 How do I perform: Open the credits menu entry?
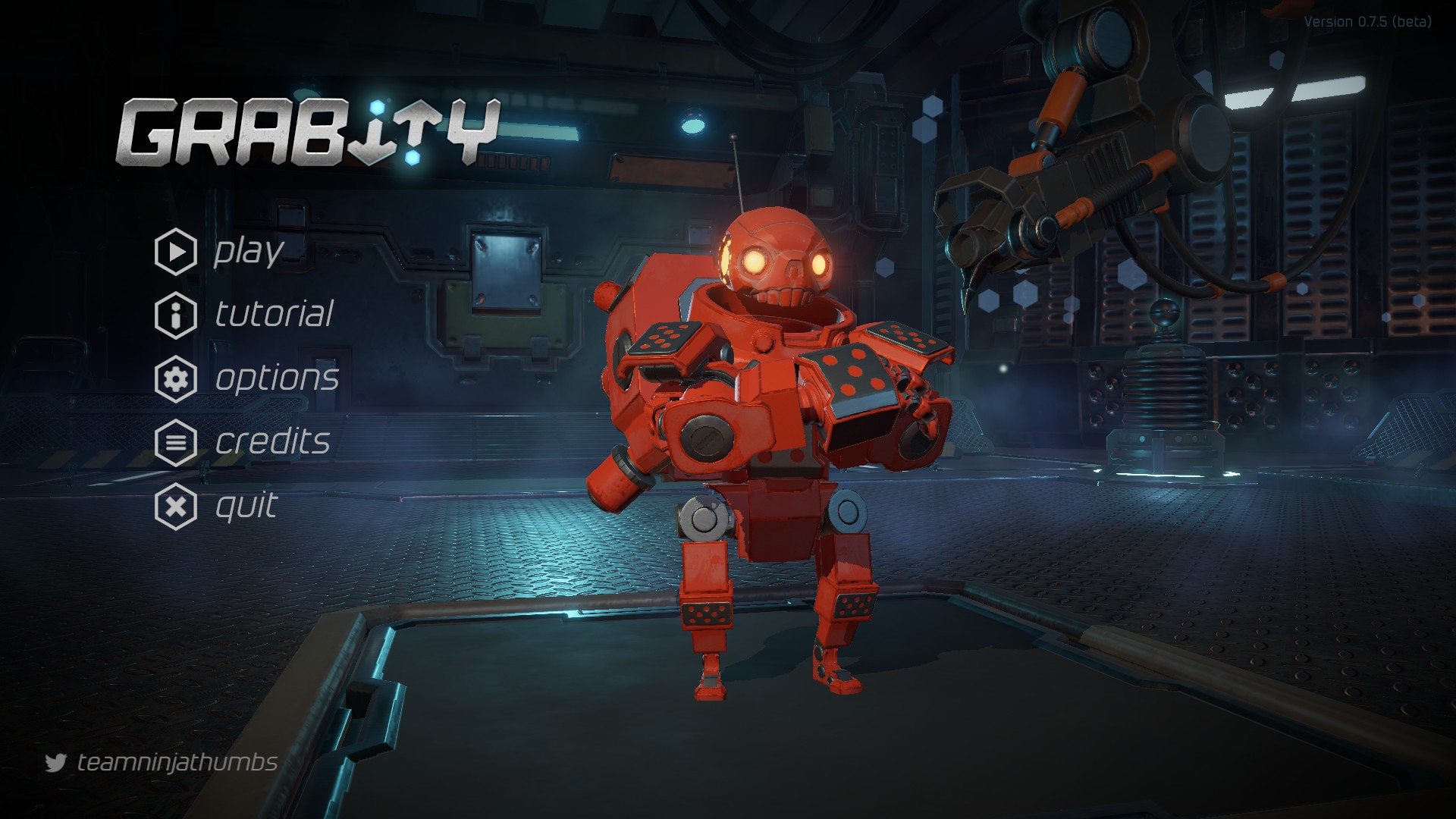coord(273,443)
